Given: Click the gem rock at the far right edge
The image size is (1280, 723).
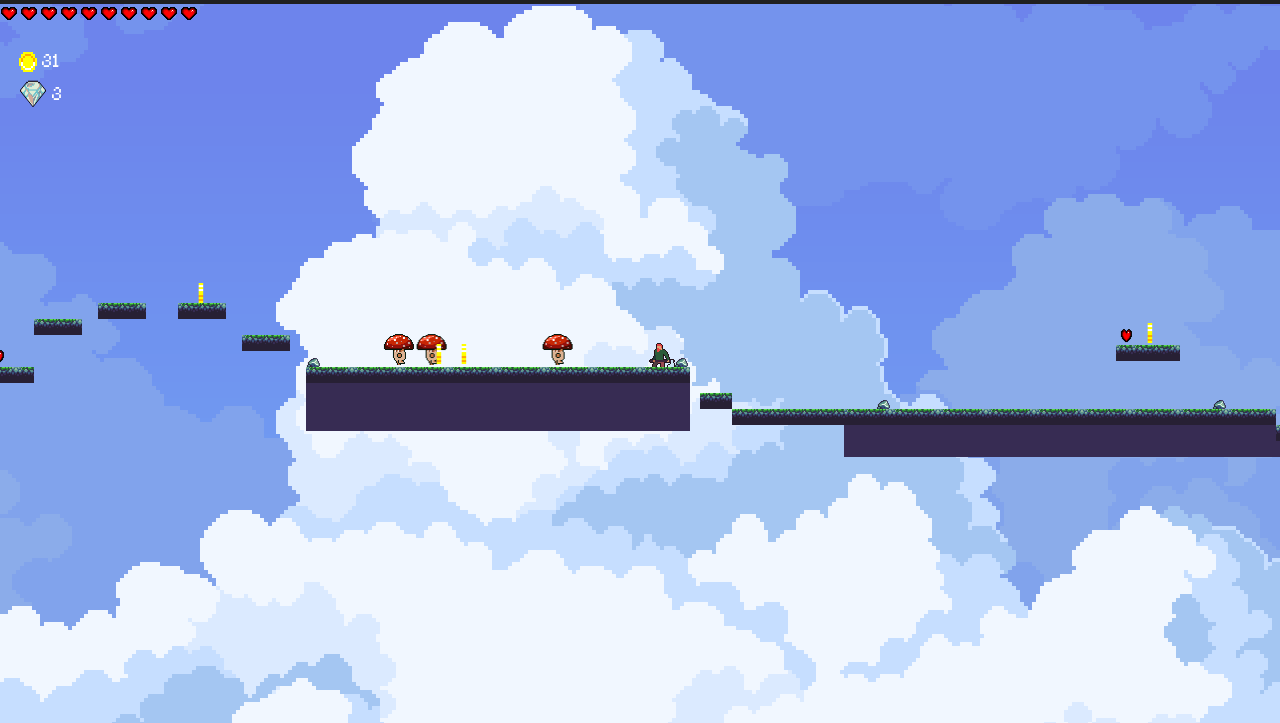Looking at the screenshot, I should [x=1220, y=404].
